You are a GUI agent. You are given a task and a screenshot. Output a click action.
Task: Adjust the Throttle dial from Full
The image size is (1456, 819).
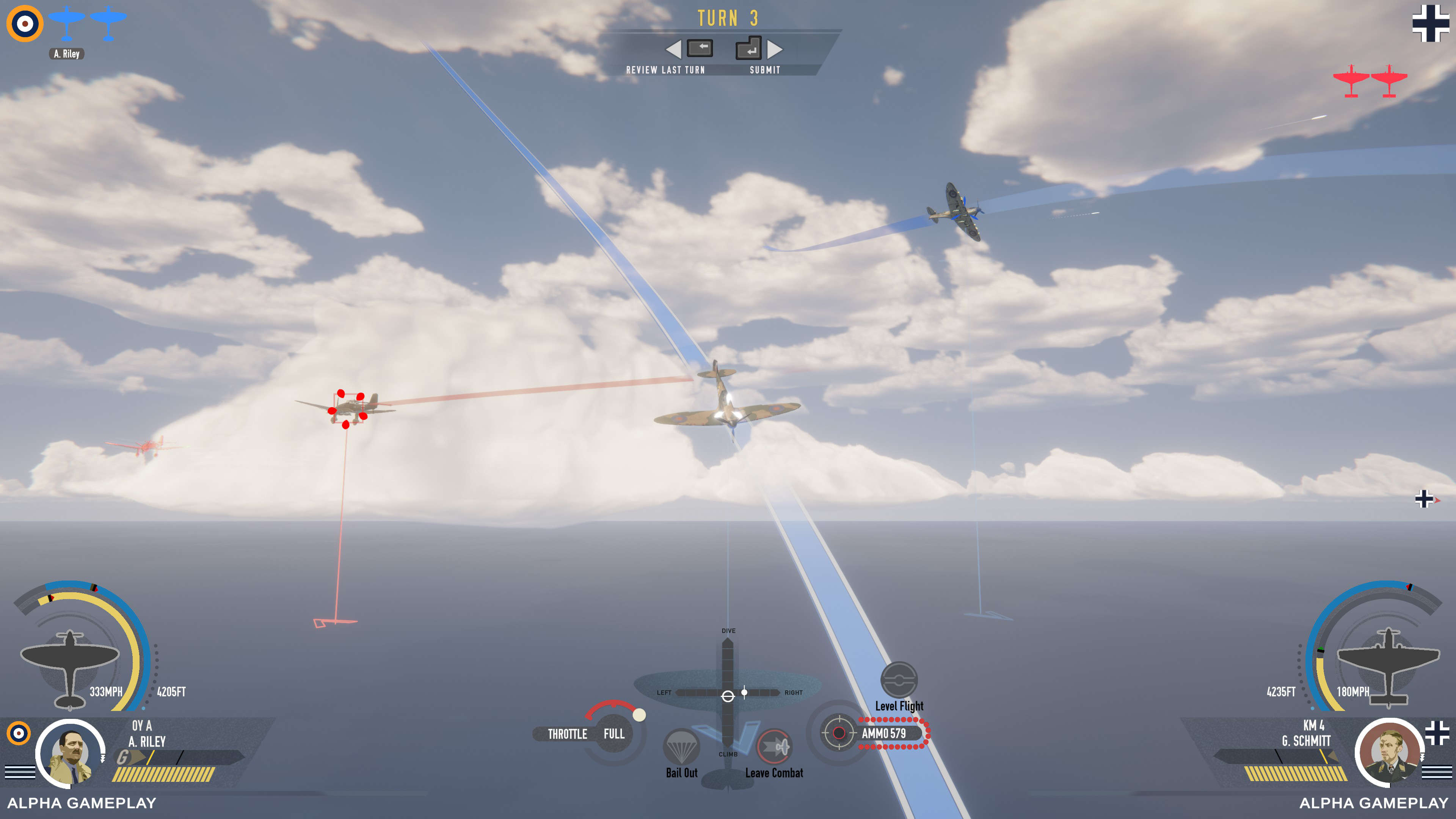(639, 715)
